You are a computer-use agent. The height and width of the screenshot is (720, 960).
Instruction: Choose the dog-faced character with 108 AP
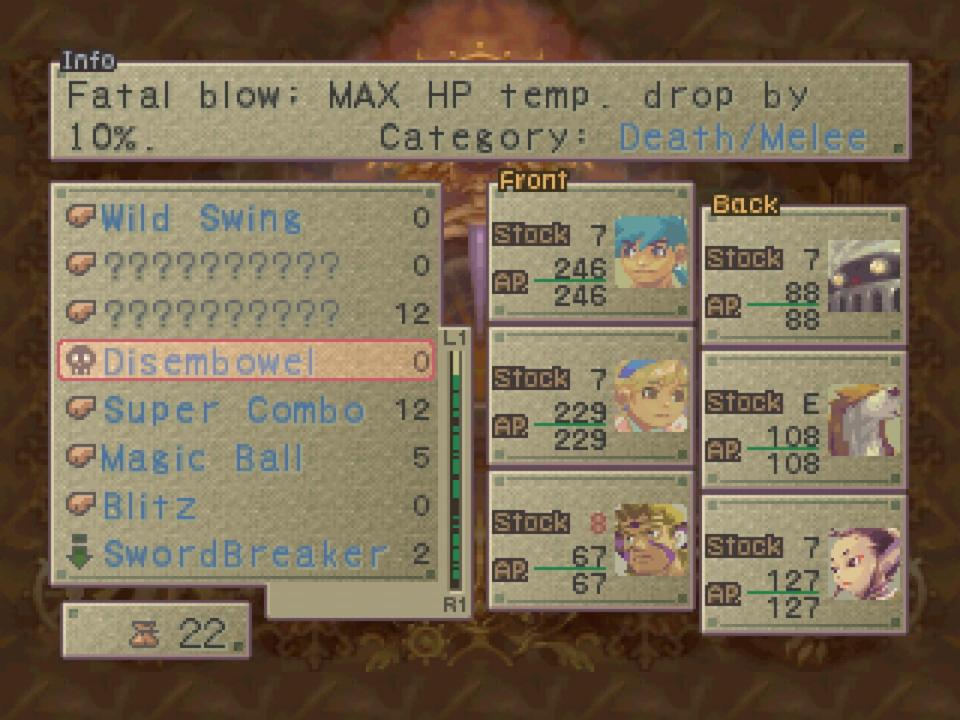coord(804,421)
